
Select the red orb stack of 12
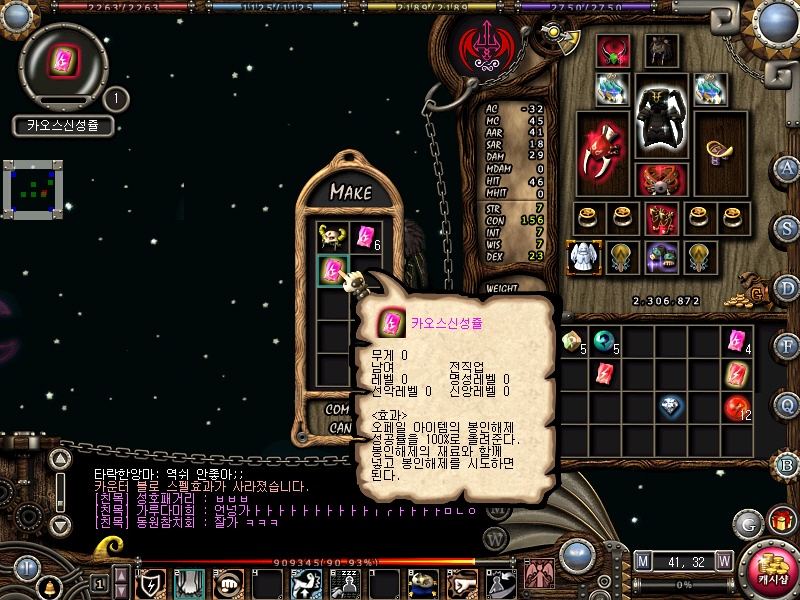pyautogui.click(x=737, y=407)
